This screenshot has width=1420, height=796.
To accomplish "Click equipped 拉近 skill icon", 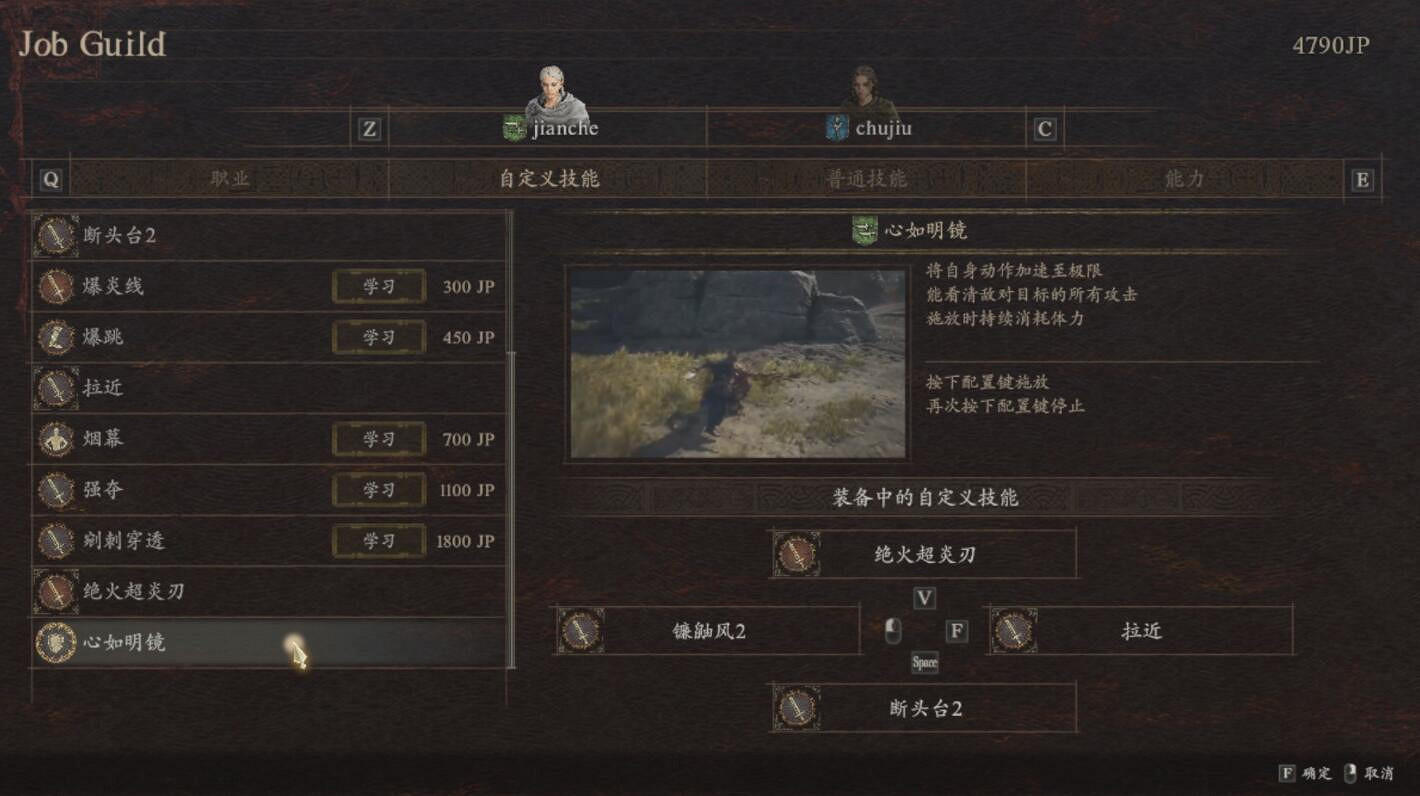I will coord(1017,631).
